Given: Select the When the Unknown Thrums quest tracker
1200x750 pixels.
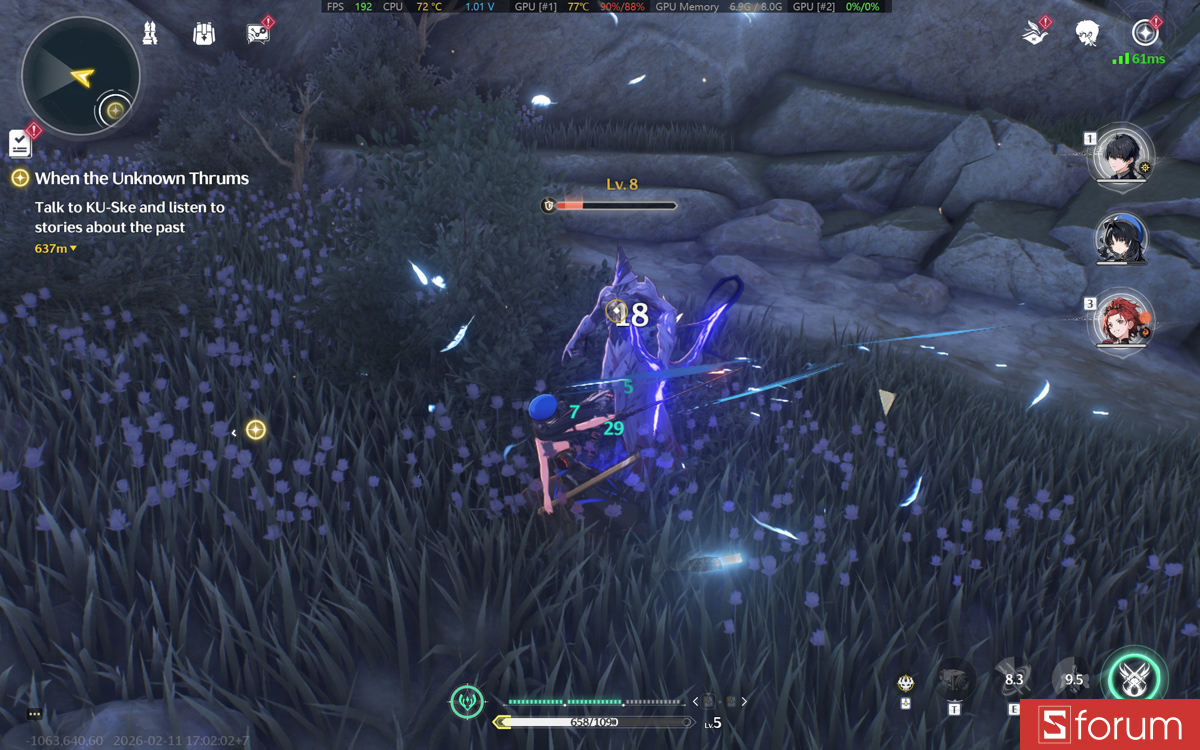Looking at the screenshot, I should tap(141, 178).
